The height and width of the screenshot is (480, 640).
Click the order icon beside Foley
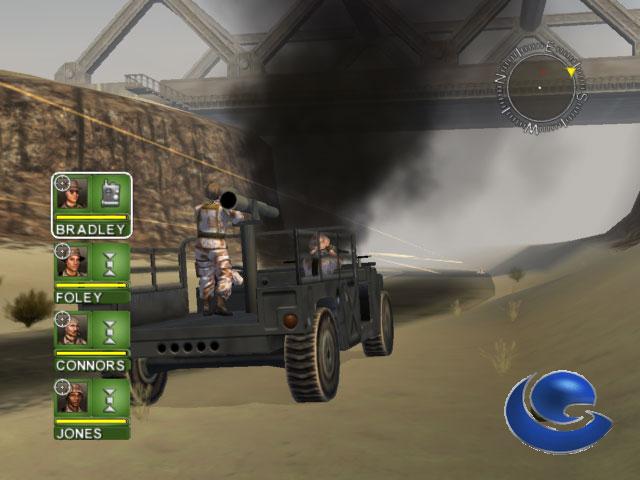click(x=111, y=263)
